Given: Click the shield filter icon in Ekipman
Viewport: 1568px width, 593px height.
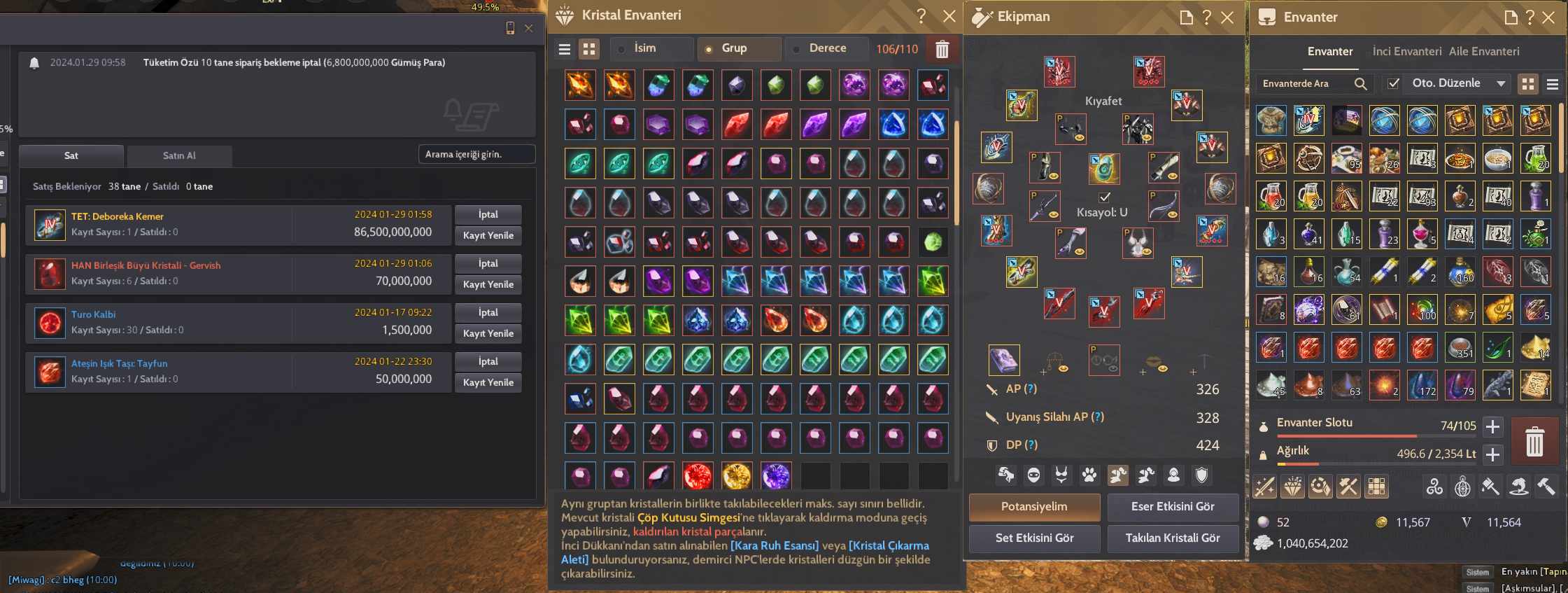Looking at the screenshot, I should (1201, 475).
